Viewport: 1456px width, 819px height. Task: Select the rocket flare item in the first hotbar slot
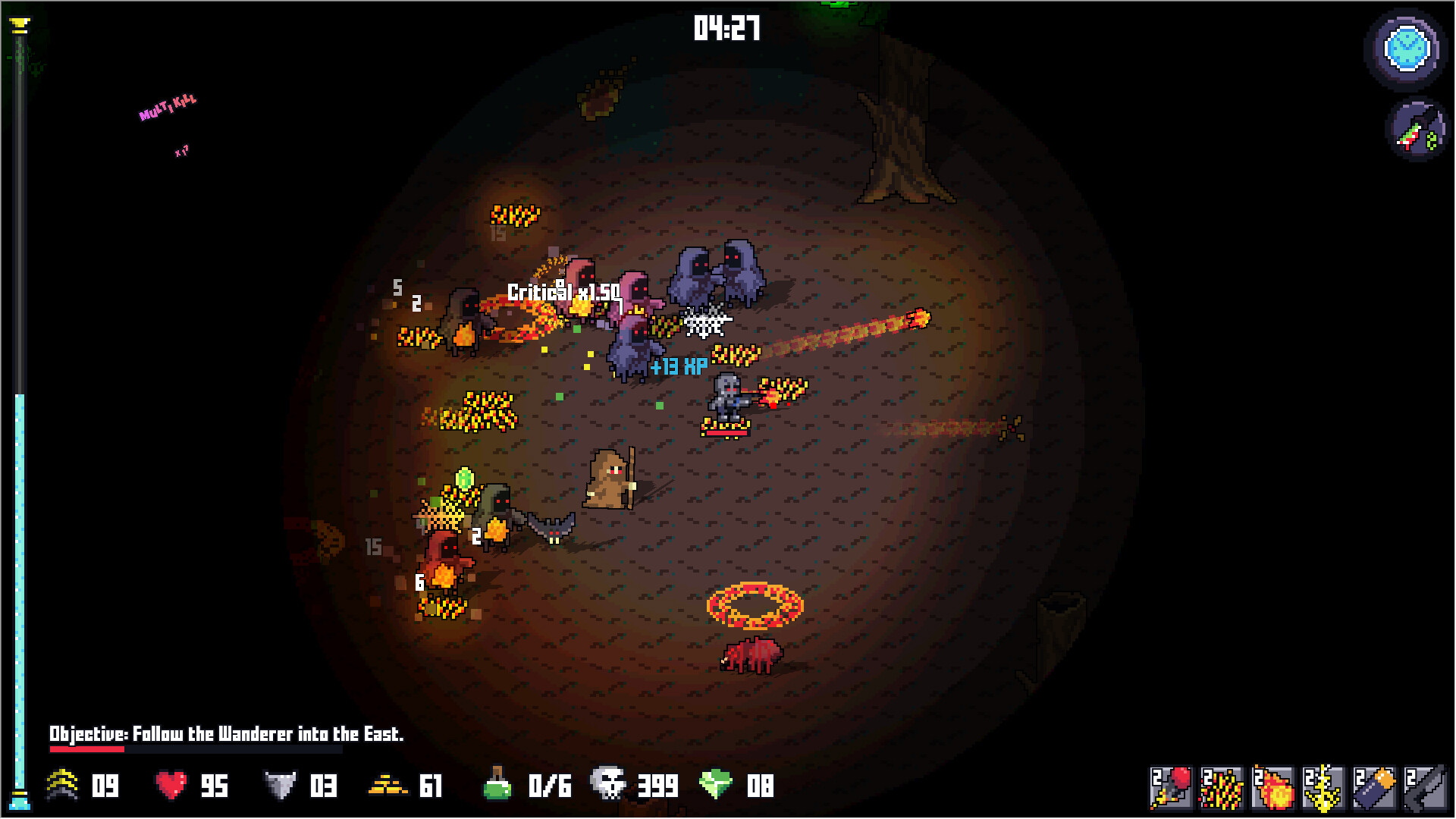tap(1172, 789)
